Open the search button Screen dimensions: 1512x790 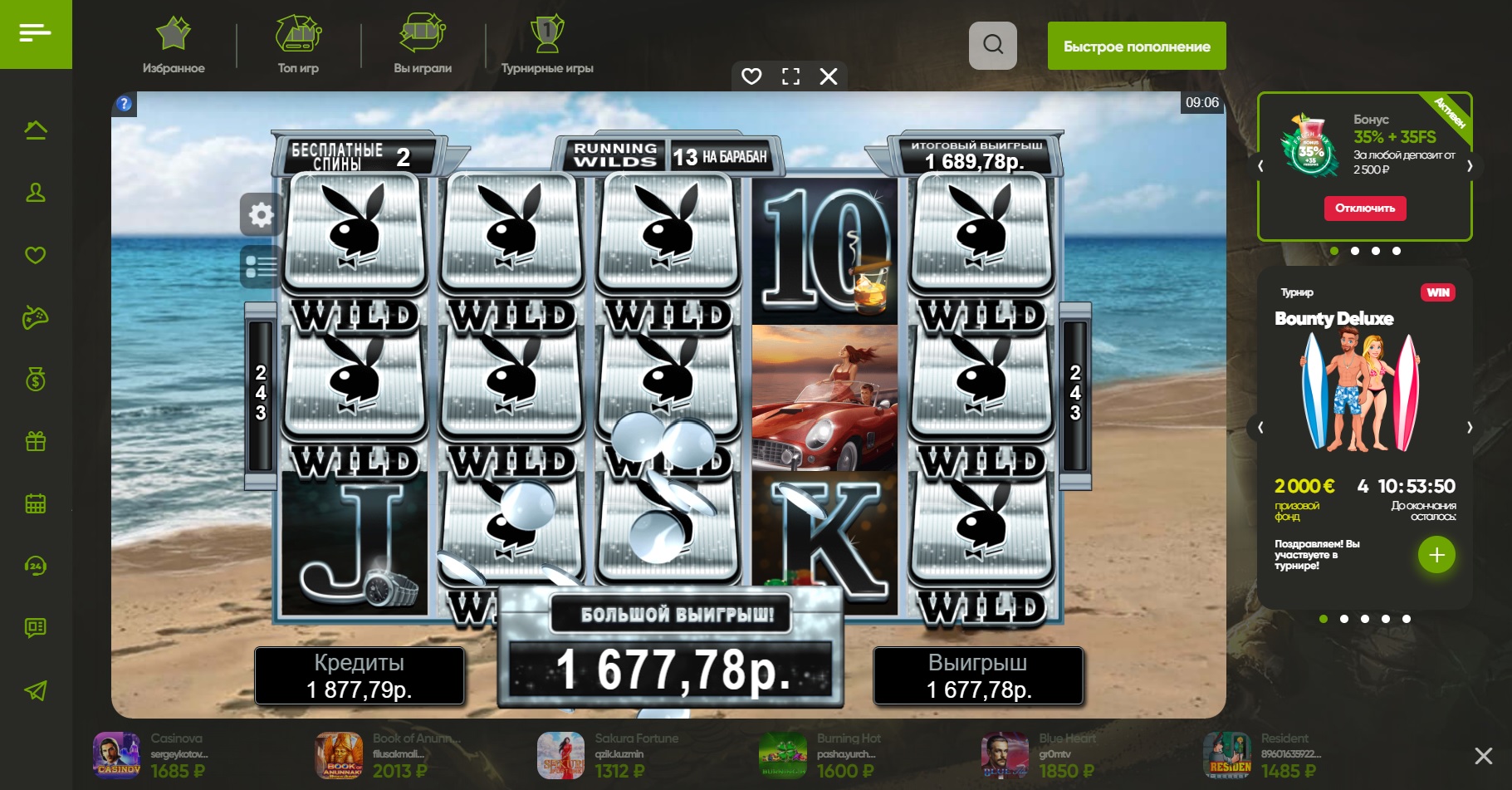click(x=993, y=45)
